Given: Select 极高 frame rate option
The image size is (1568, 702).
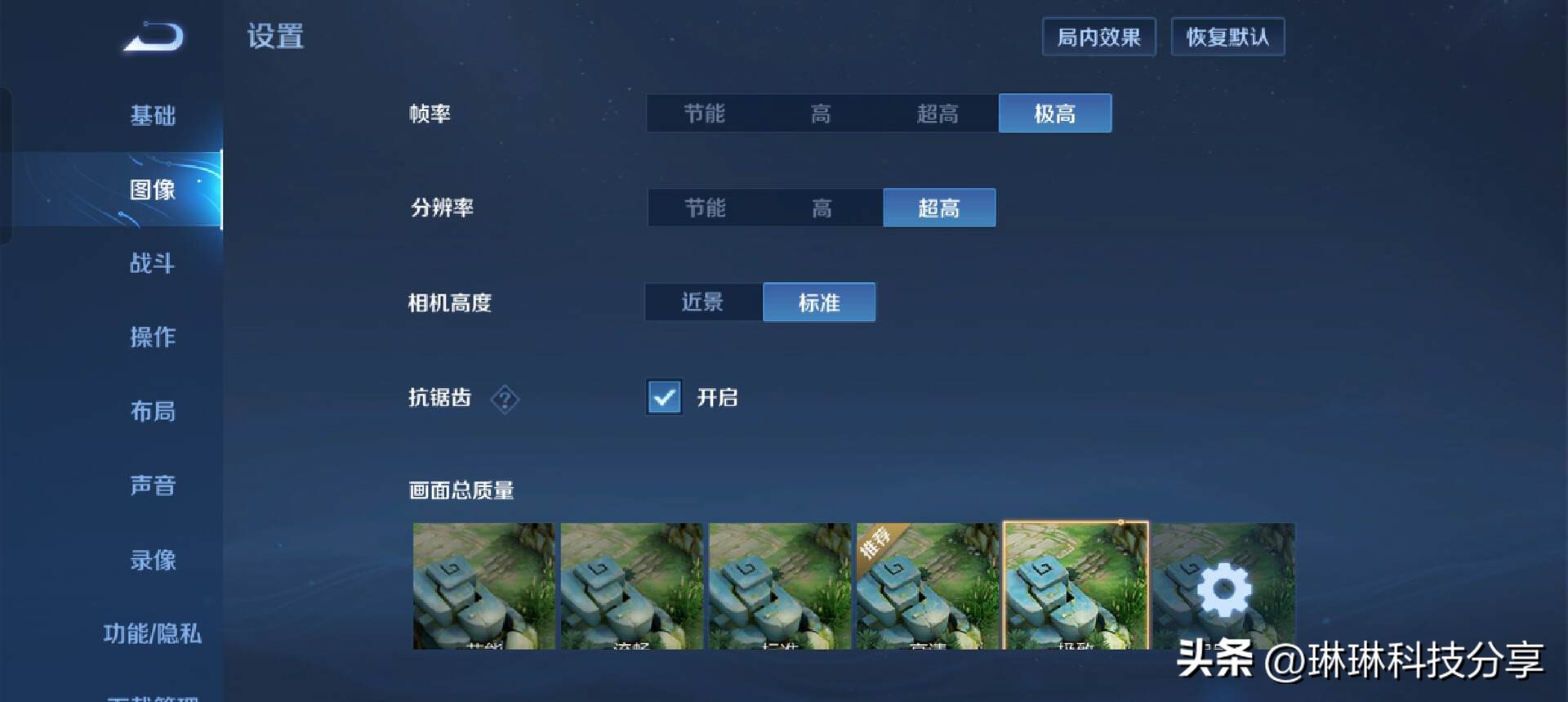Looking at the screenshot, I should pos(1055,113).
